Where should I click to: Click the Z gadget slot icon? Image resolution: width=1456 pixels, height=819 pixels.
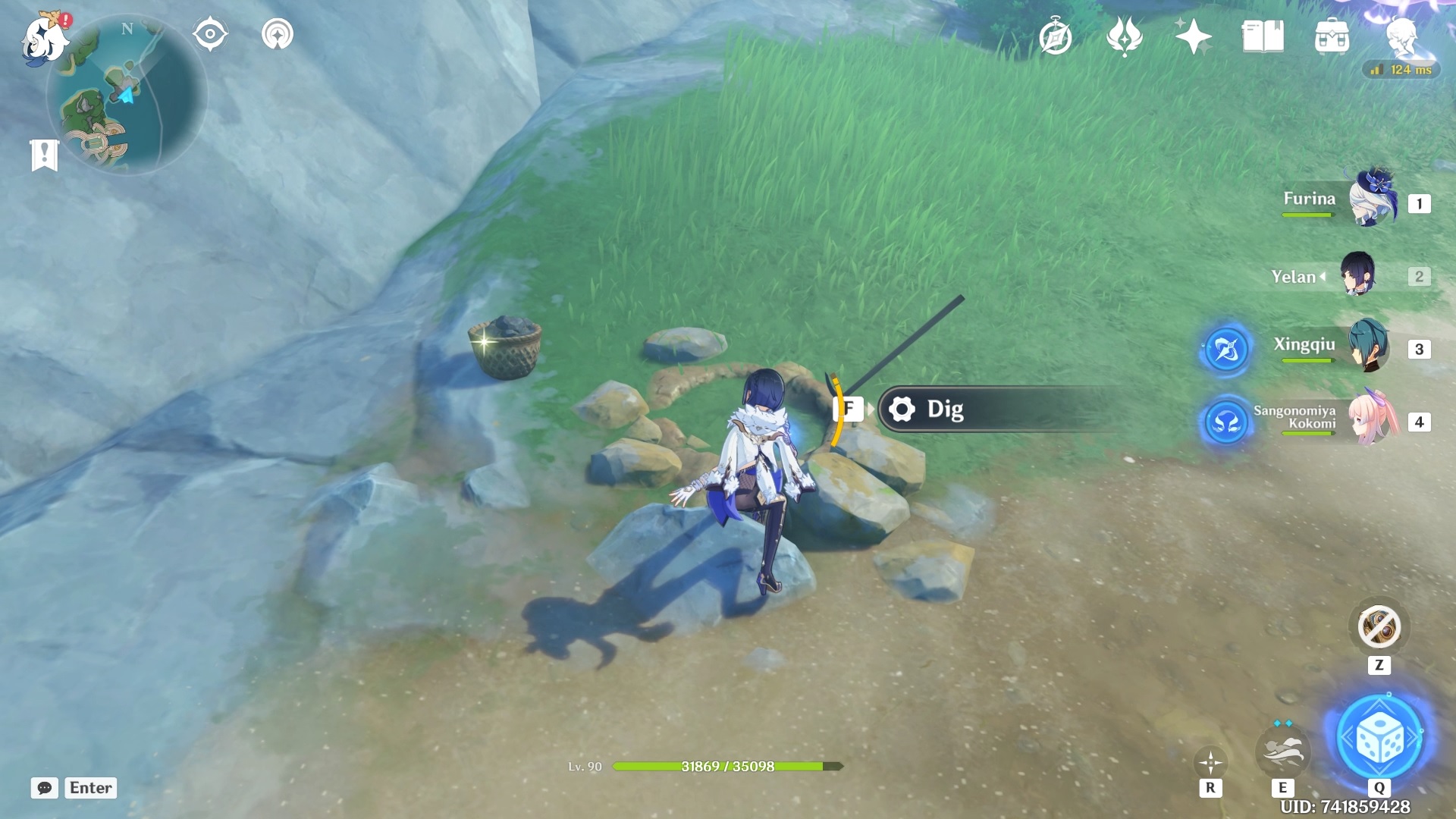[x=1381, y=627]
